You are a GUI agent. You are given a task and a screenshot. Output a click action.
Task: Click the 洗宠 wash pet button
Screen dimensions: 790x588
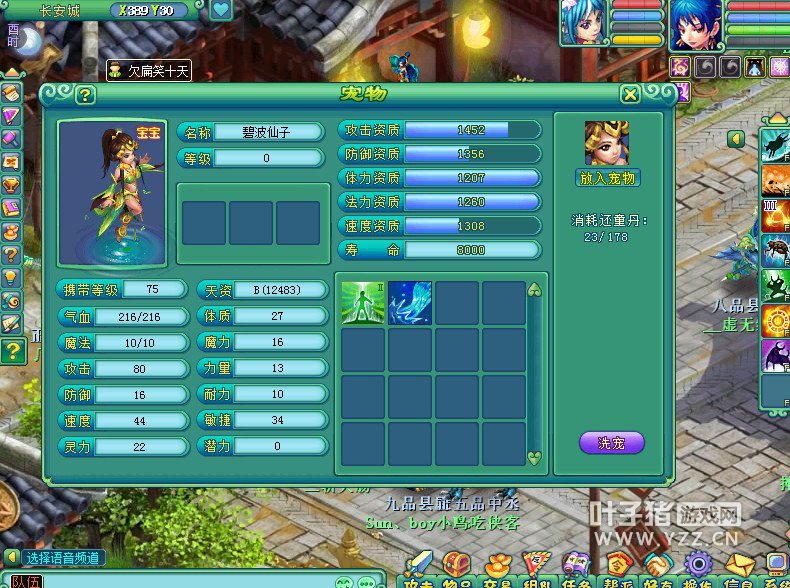tap(611, 442)
